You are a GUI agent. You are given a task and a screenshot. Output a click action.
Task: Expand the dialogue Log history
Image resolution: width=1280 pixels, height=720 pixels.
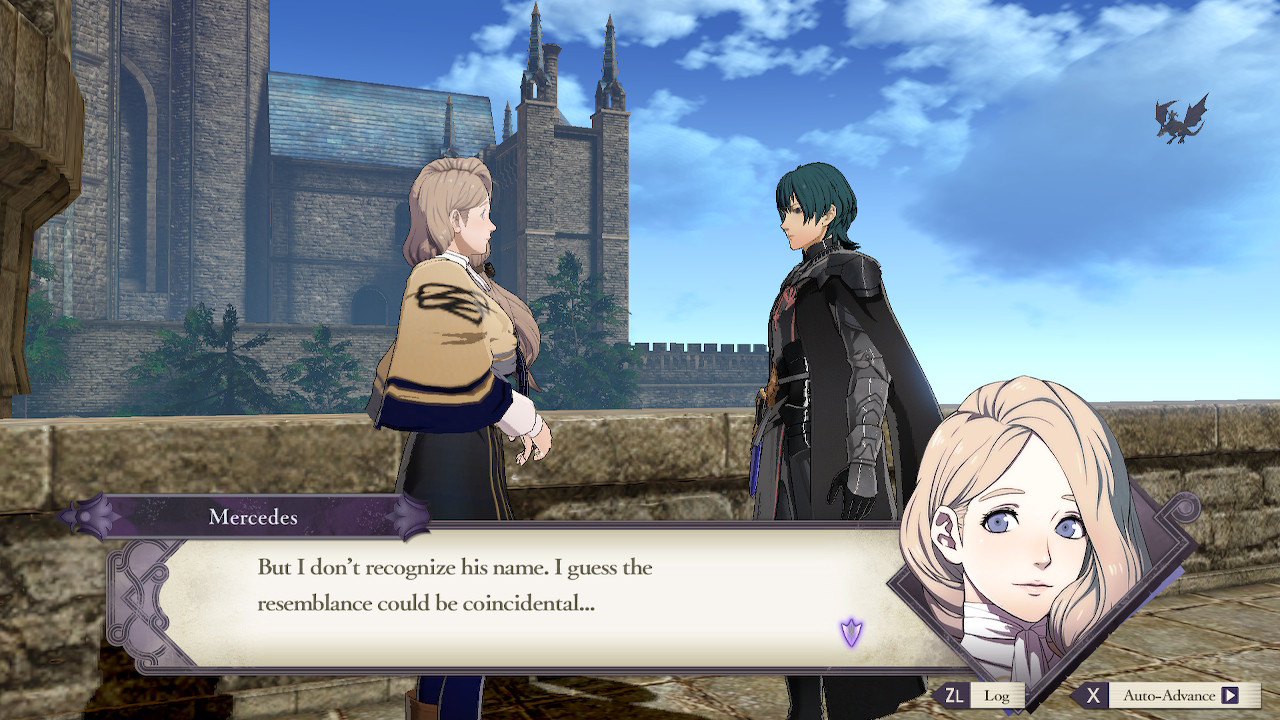(998, 695)
